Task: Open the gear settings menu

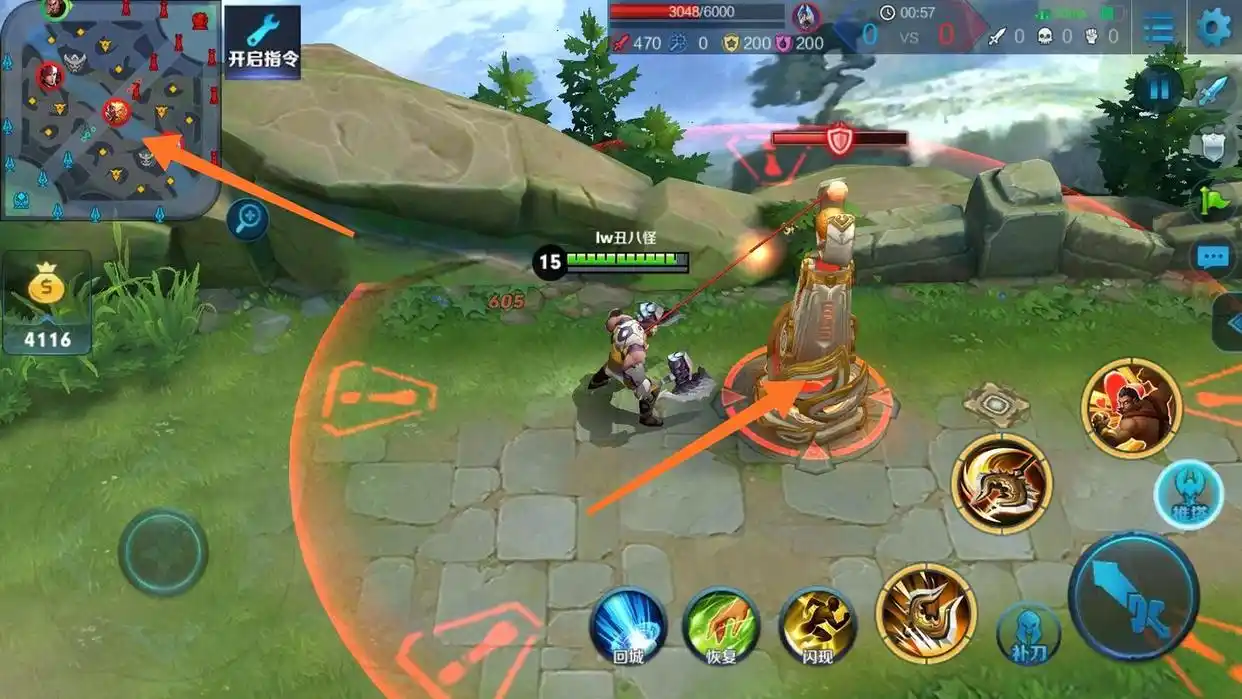Action: click(1214, 26)
